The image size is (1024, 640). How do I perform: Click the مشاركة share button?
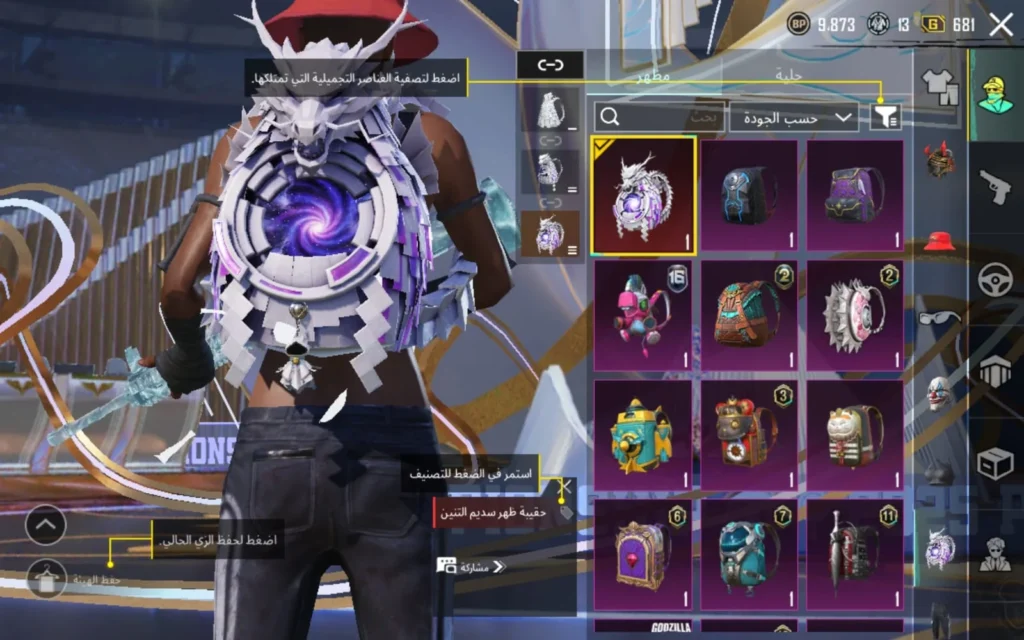tap(472, 566)
